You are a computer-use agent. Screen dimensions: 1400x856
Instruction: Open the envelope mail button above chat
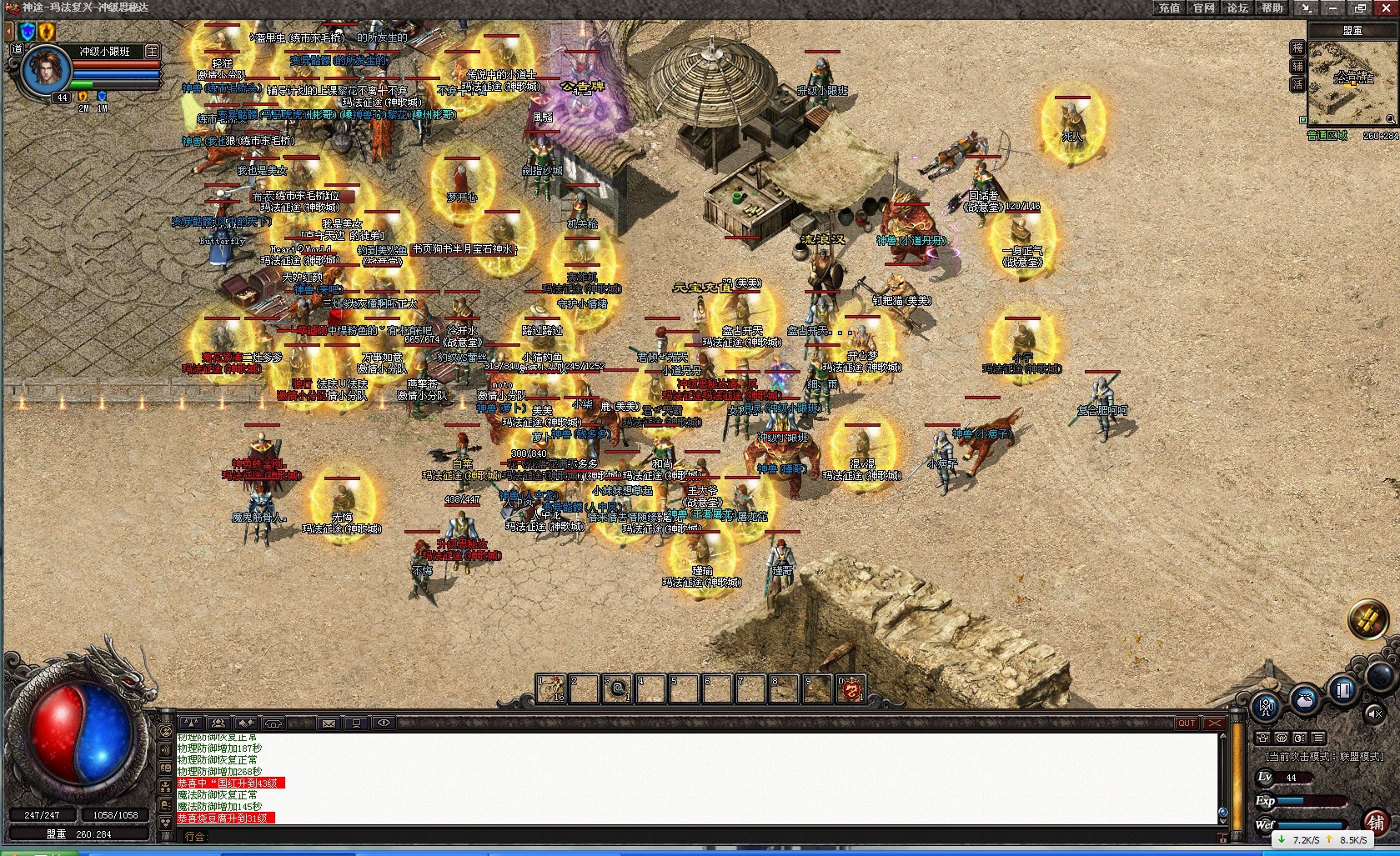pyautogui.click(x=329, y=723)
